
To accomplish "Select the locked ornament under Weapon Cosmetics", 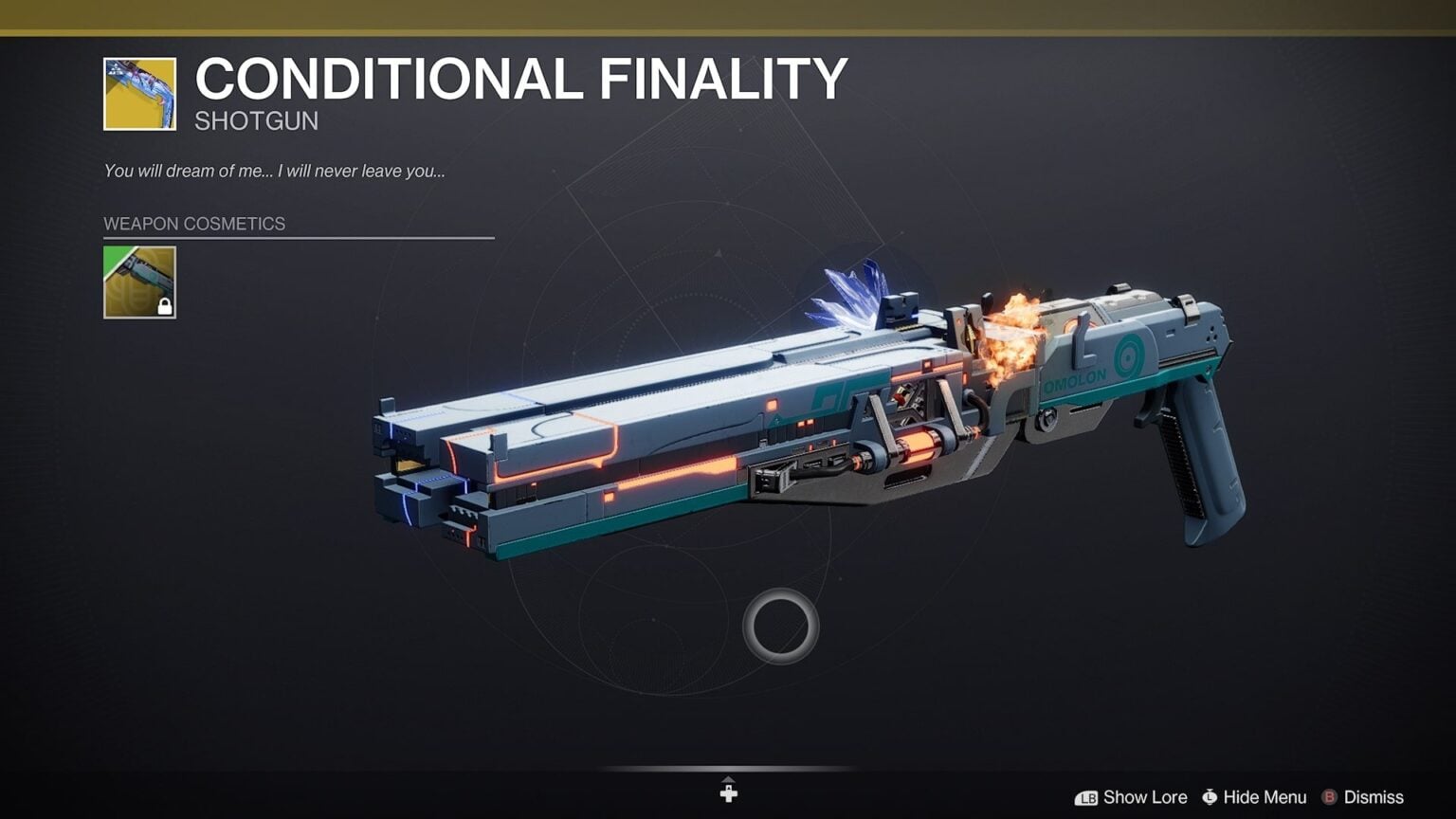I will click(138, 282).
